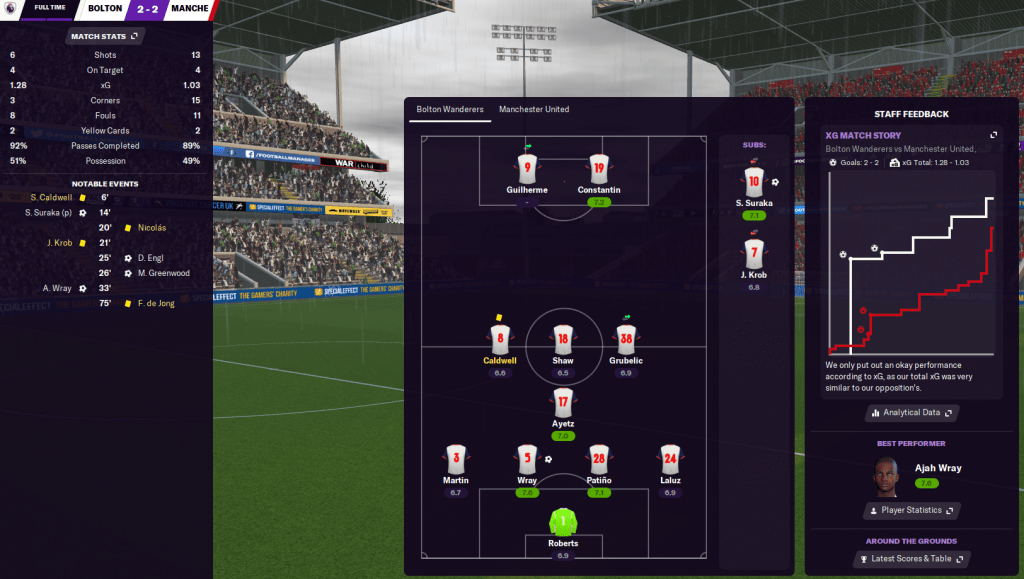Viewport: 1024px width, 579px height.
Task: Choose striker Constantin in the lineup
Action: [598, 168]
